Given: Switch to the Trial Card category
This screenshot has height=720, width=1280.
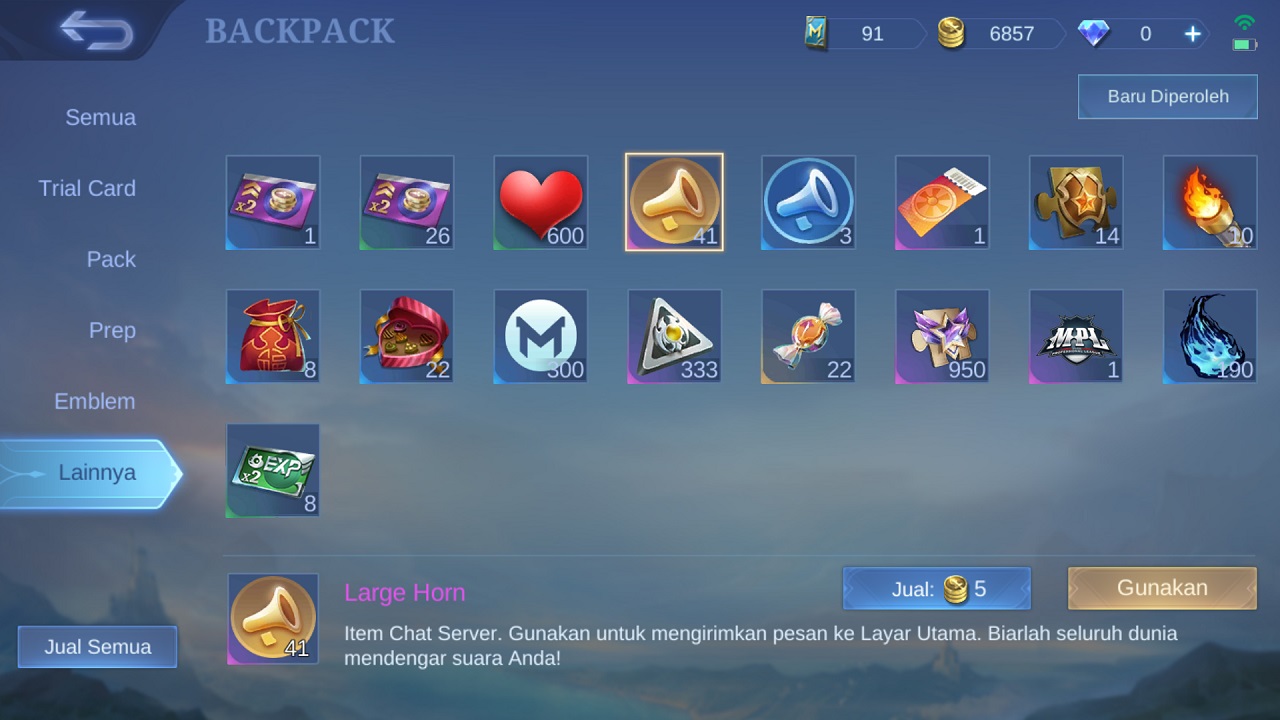Looking at the screenshot, I should coord(87,188).
